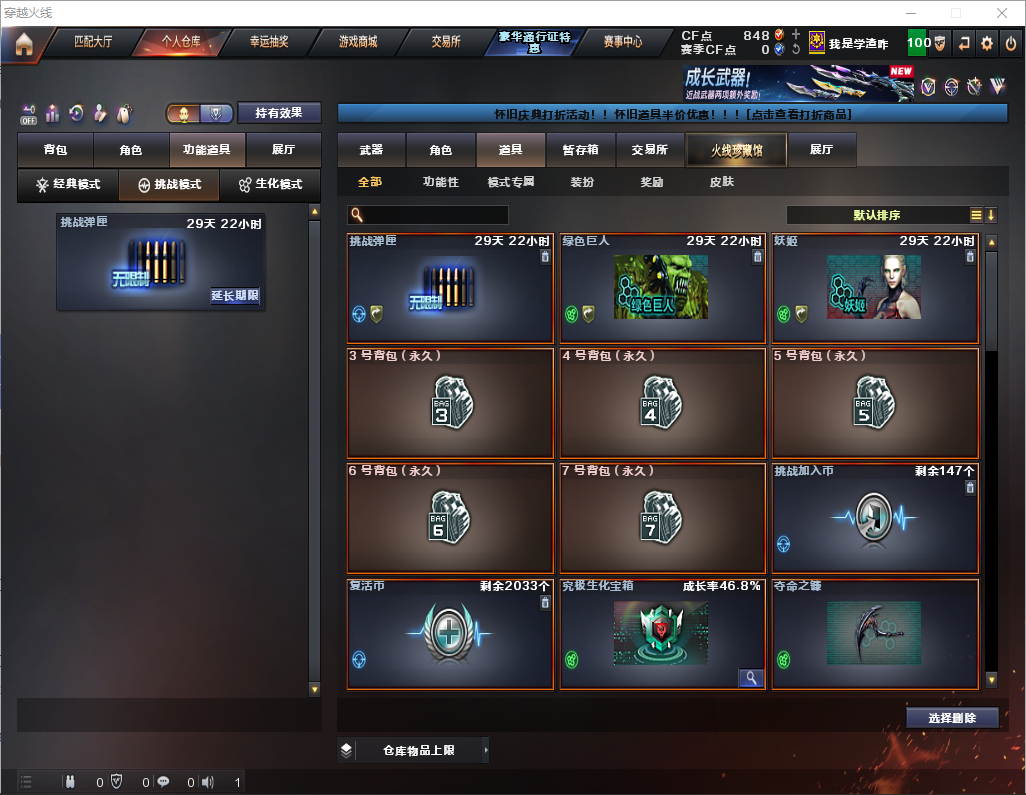Select the 暂存箱 storage tab
Screen dimensions: 1026x795
point(580,150)
